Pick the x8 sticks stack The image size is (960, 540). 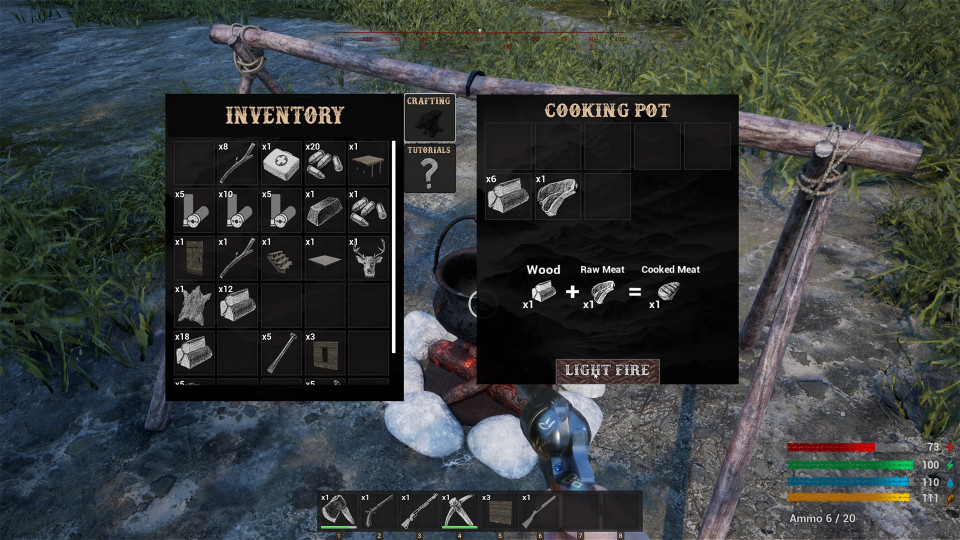[238, 163]
